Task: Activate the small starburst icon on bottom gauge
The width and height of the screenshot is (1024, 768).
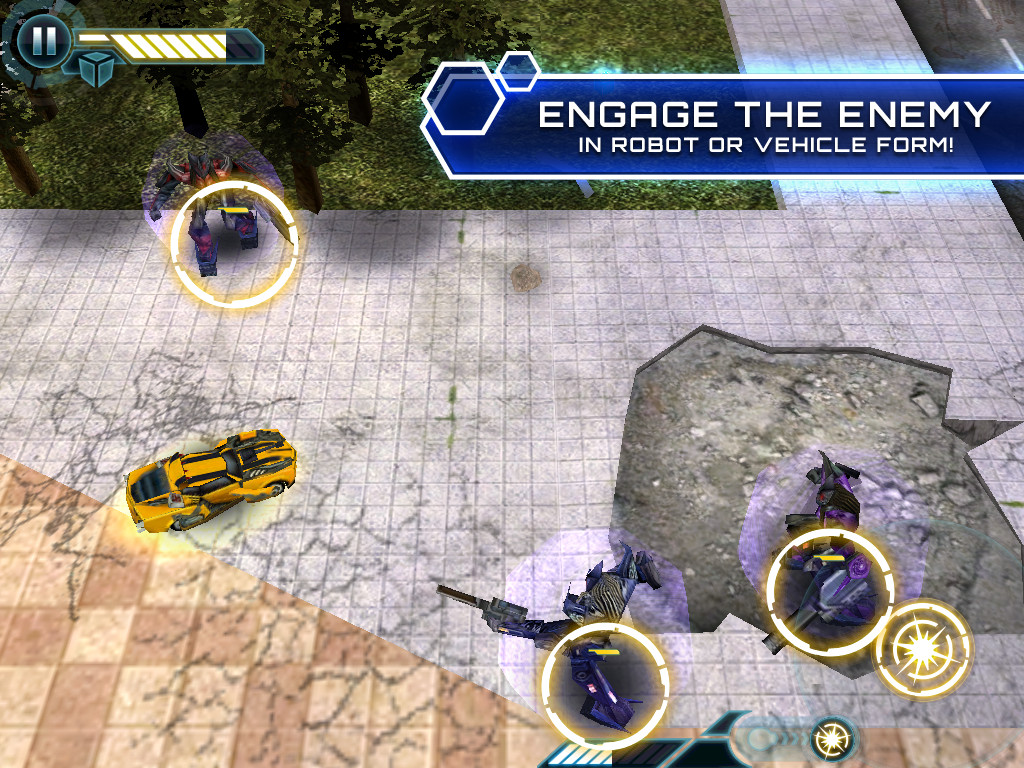Action: point(830,738)
